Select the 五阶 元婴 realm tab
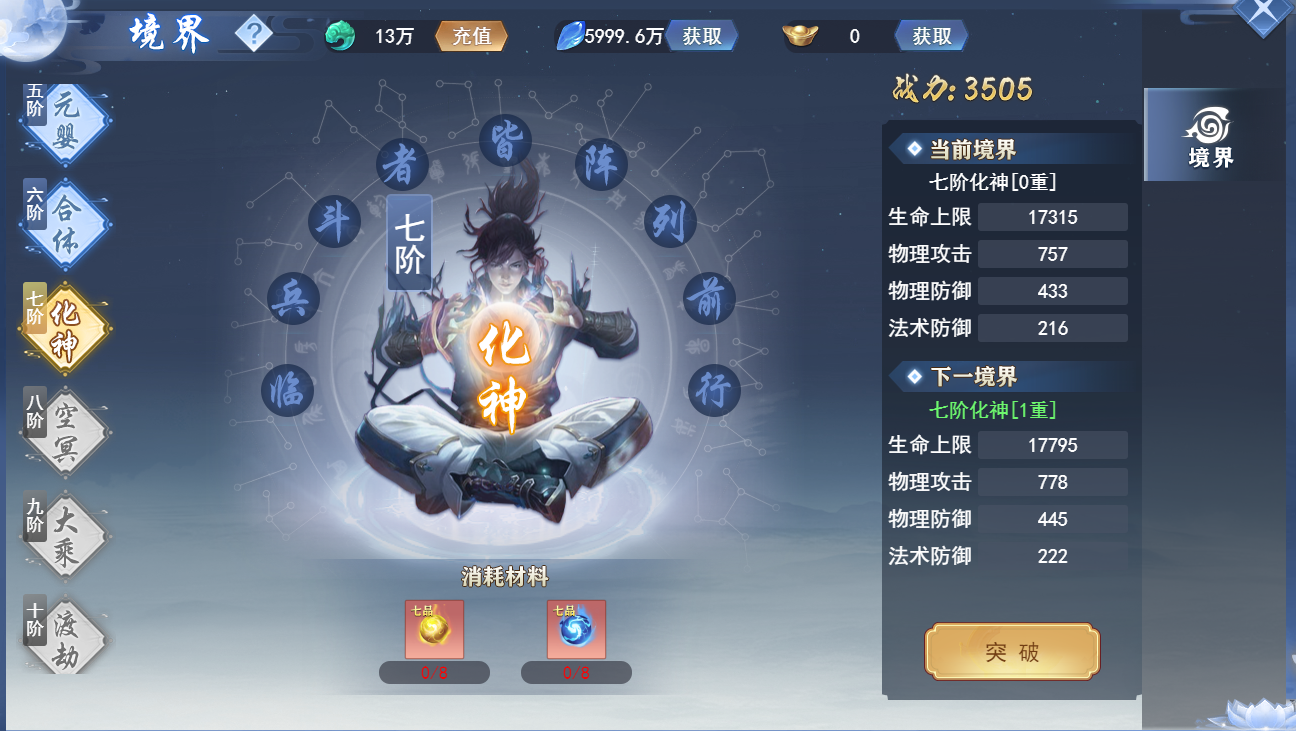The image size is (1296, 731). (x=66, y=123)
